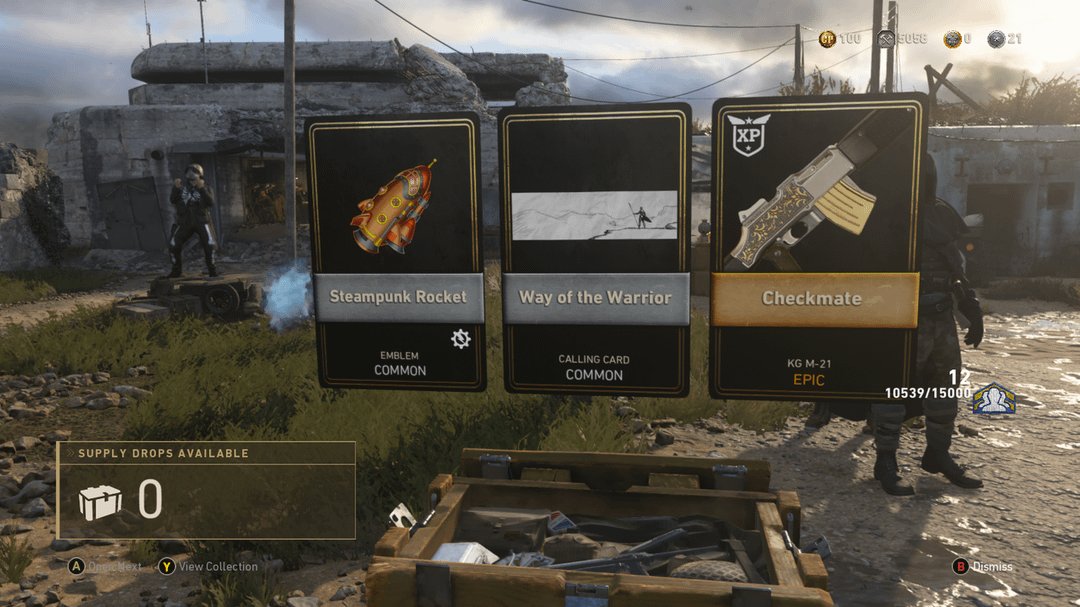Image resolution: width=1080 pixels, height=607 pixels.
Task: Open View Collection
Action: 208,567
